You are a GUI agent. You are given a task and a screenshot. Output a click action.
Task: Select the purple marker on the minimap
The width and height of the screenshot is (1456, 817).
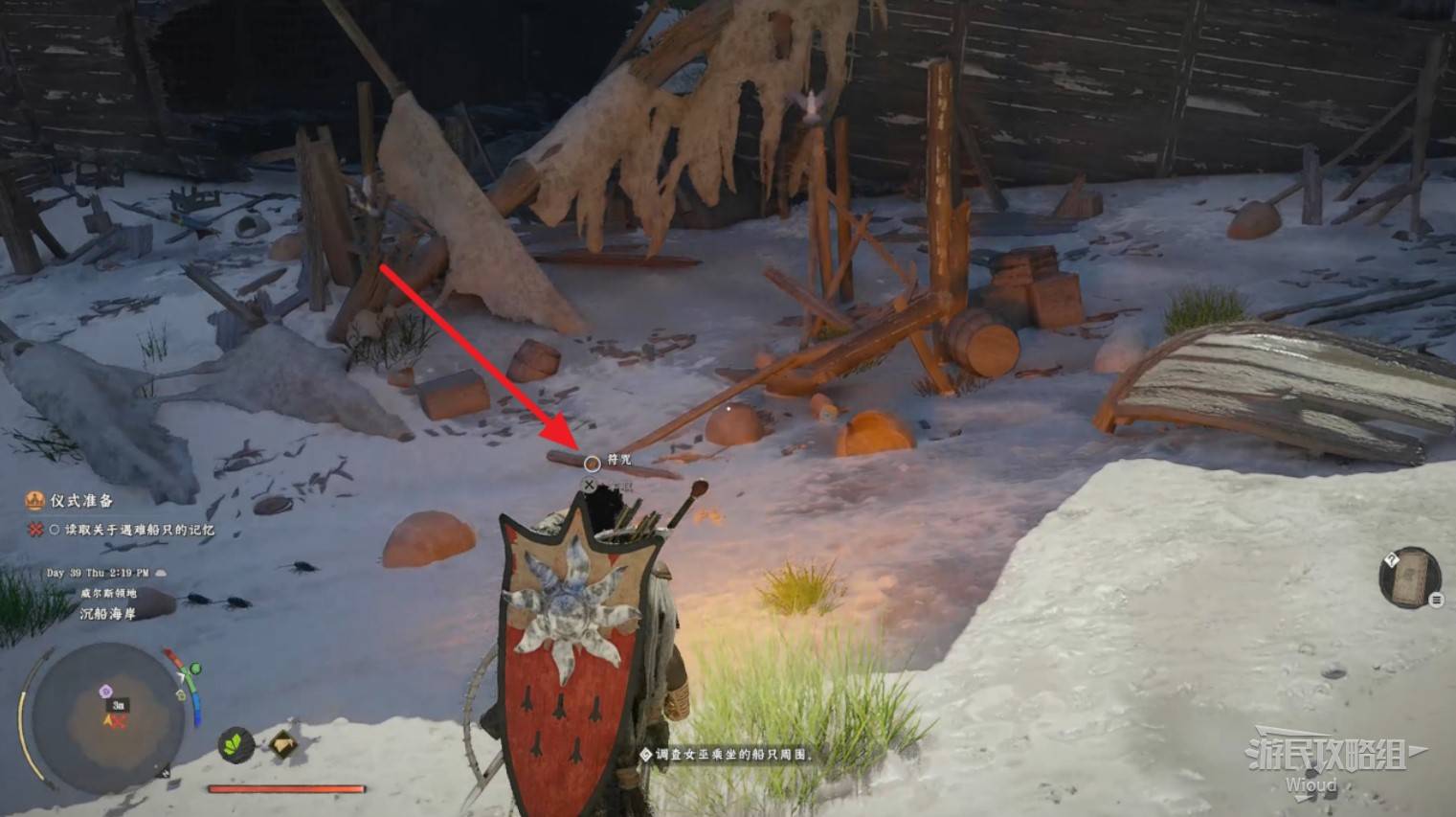[106, 692]
